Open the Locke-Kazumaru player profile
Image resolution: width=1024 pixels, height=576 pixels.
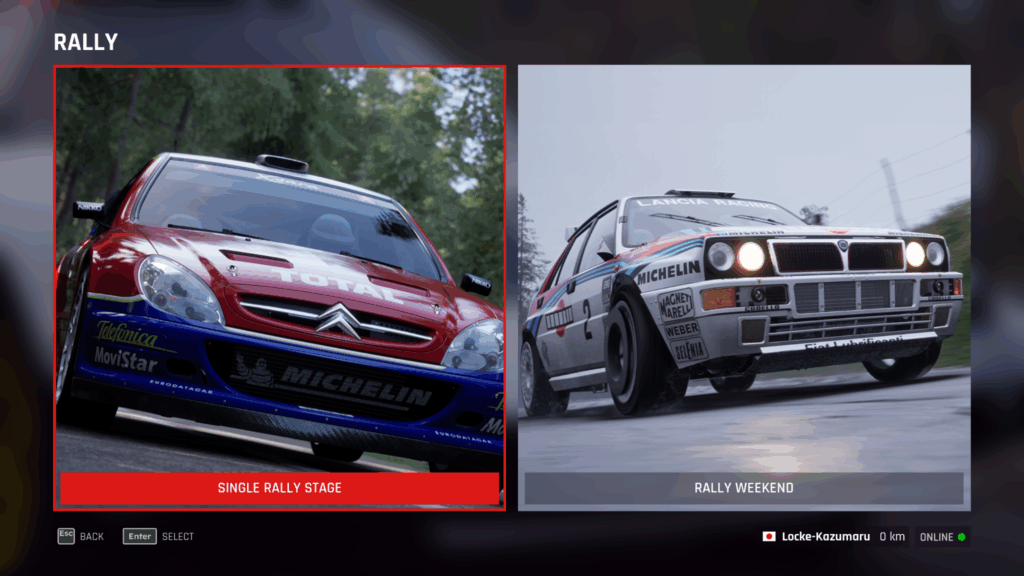[x=825, y=537]
